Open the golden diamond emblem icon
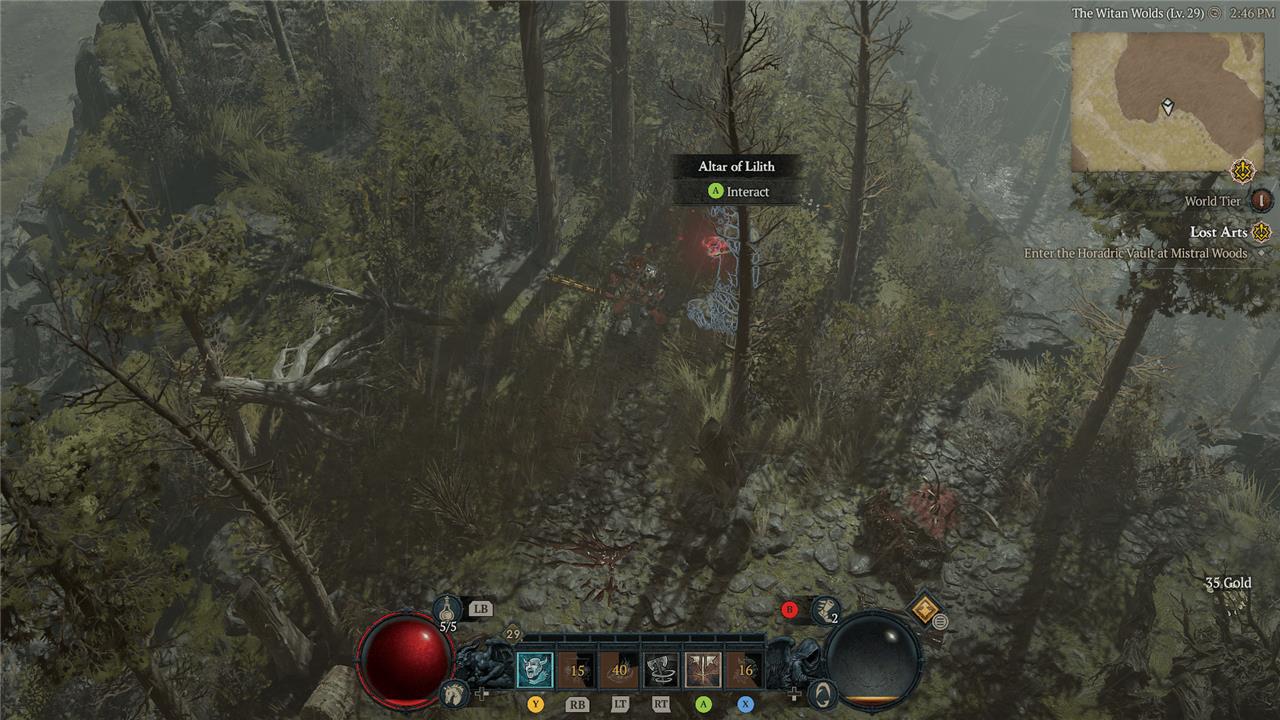 pos(924,608)
